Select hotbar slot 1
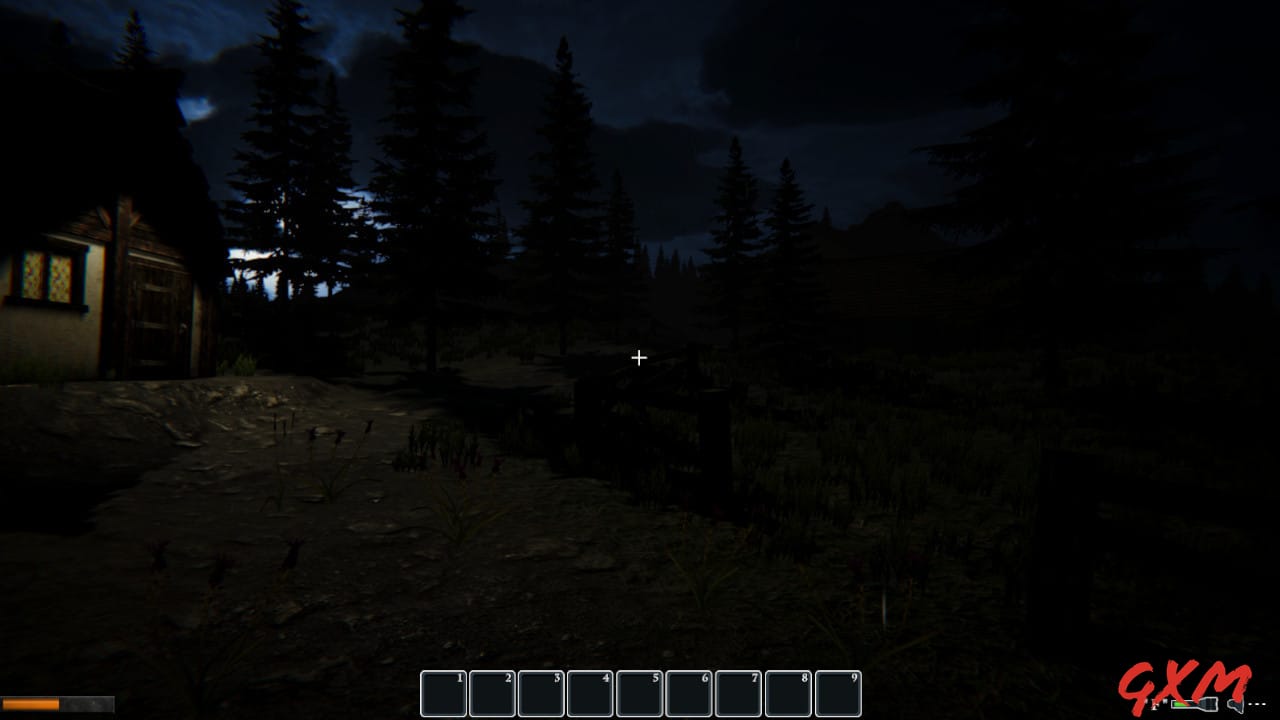This screenshot has height=720, width=1280. pos(443,692)
